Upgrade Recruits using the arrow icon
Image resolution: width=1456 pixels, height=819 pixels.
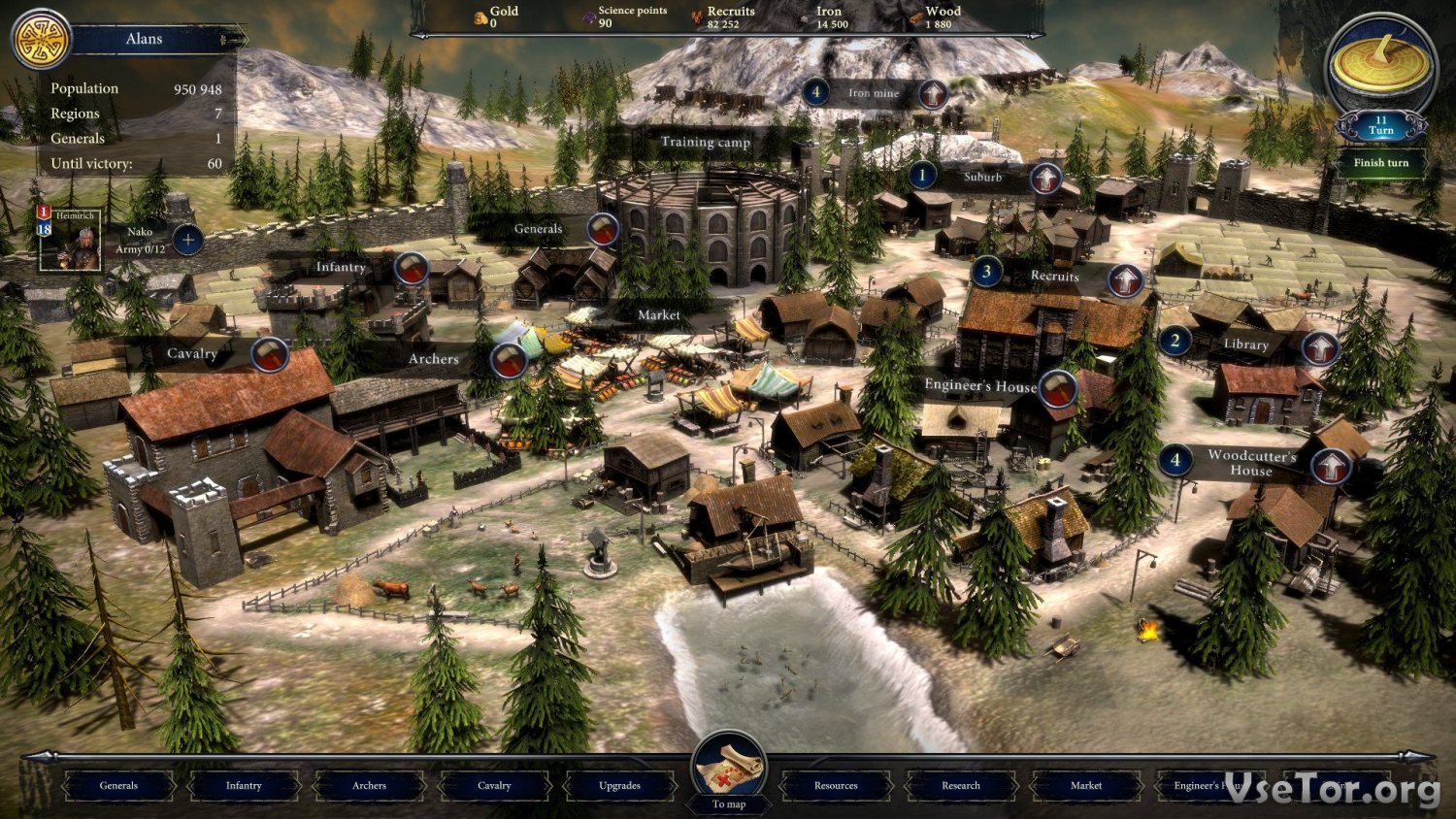click(x=1126, y=280)
